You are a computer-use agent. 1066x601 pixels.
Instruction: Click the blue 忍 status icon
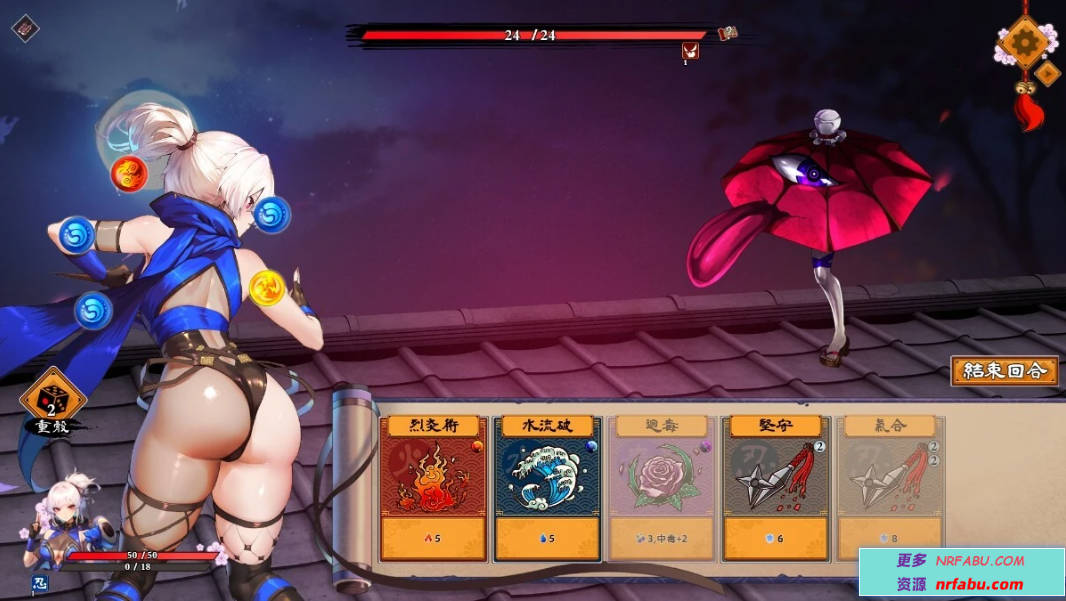coord(40,583)
